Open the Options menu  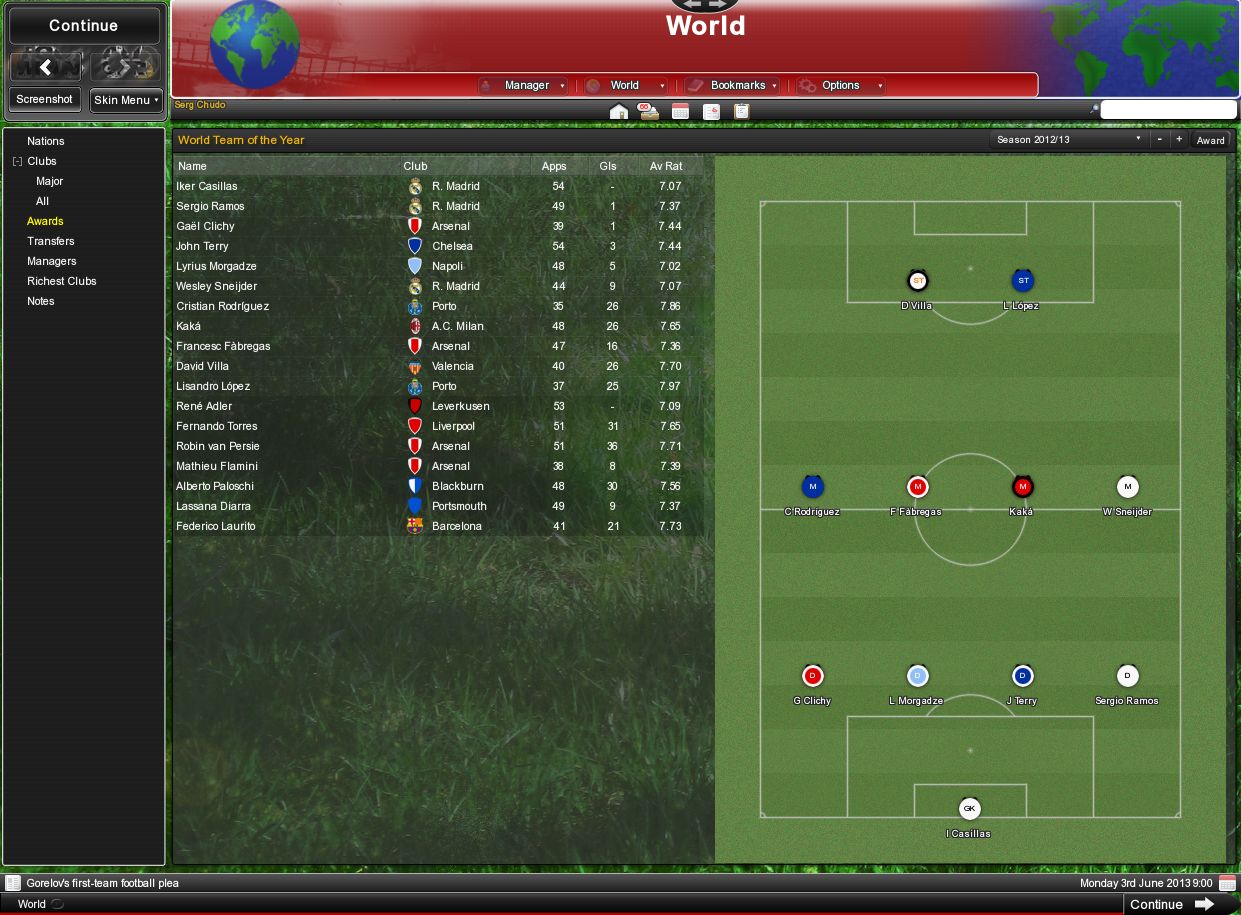pyautogui.click(x=841, y=86)
